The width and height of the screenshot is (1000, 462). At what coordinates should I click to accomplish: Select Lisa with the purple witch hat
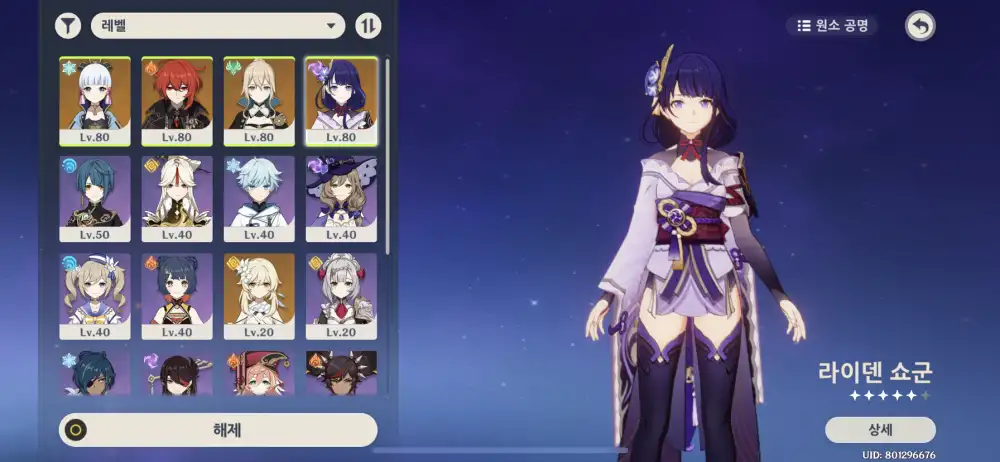[340, 198]
